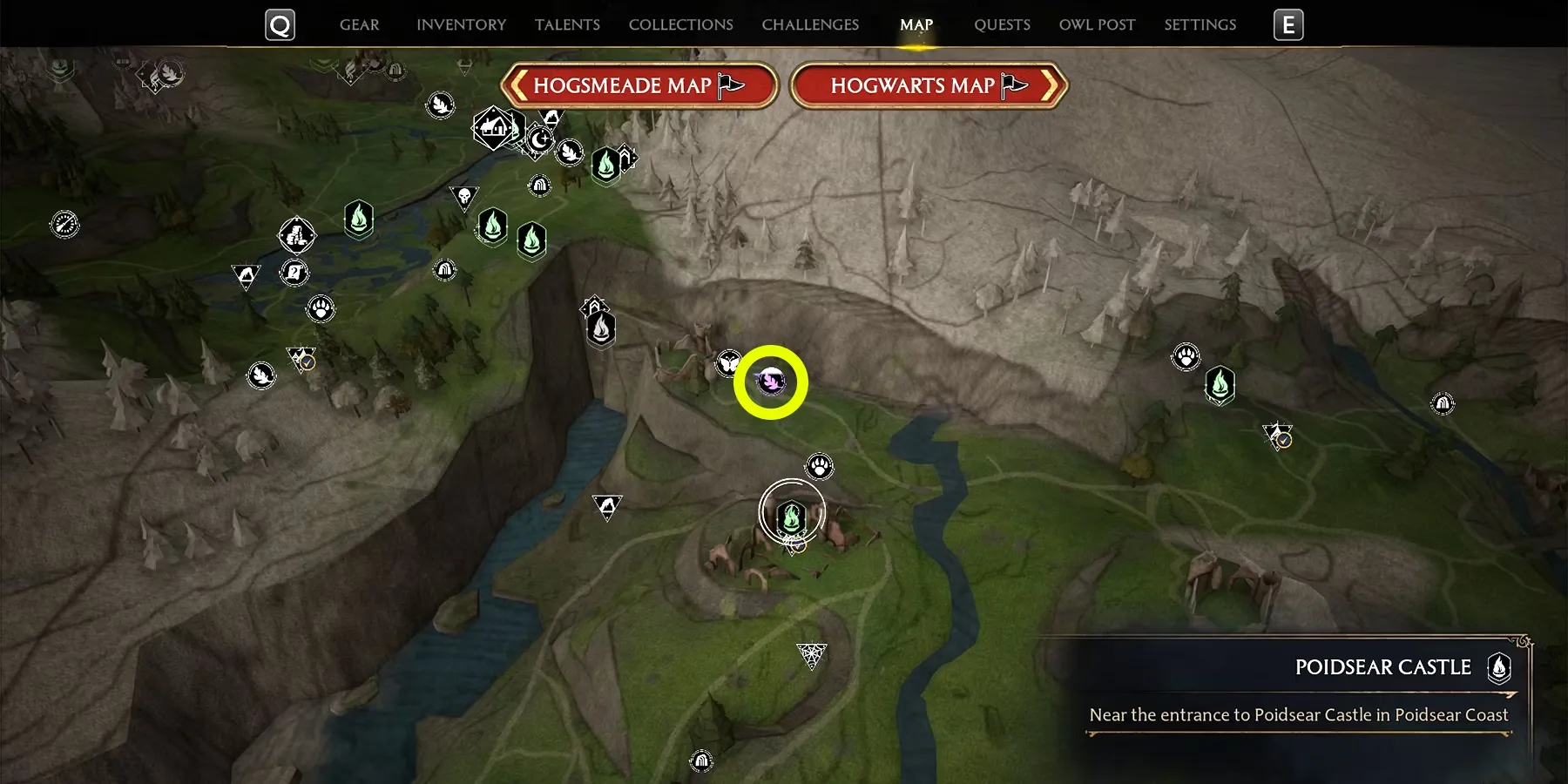Screen dimensions: 1568x784
Task: Click the spider web lair marker
Action: (x=811, y=654)
